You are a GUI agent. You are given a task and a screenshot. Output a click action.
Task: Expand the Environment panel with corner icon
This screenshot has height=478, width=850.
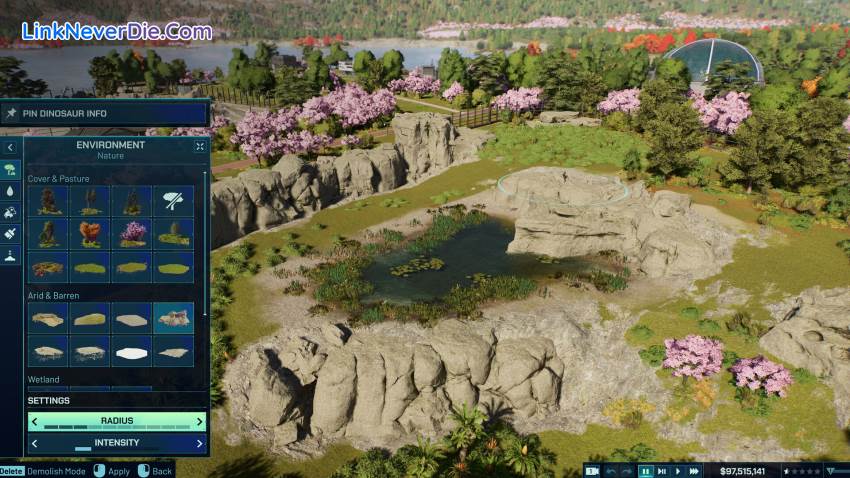click(199, 146)
